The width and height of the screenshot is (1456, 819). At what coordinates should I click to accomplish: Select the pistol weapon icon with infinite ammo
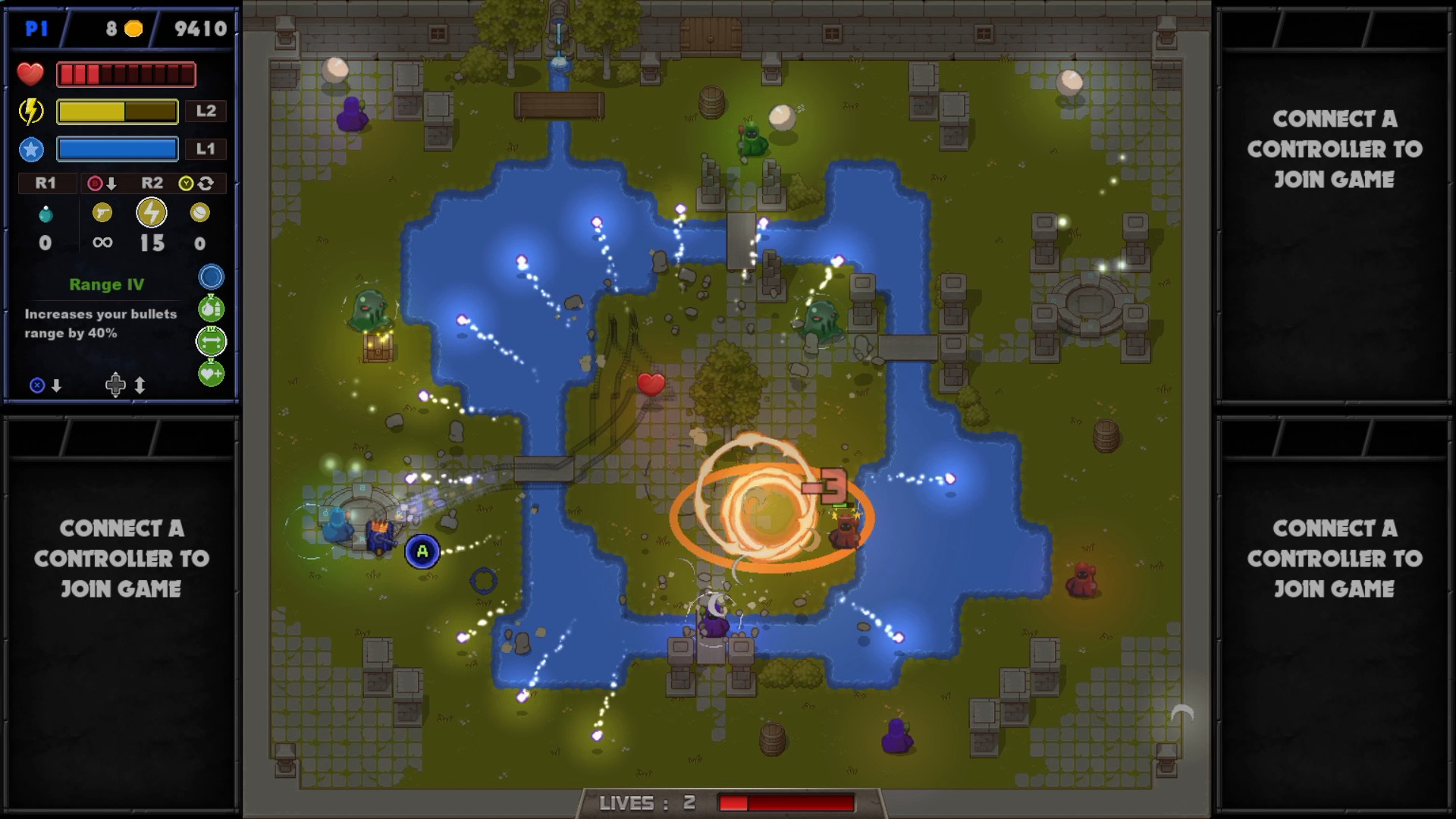[x=102, y=212]
